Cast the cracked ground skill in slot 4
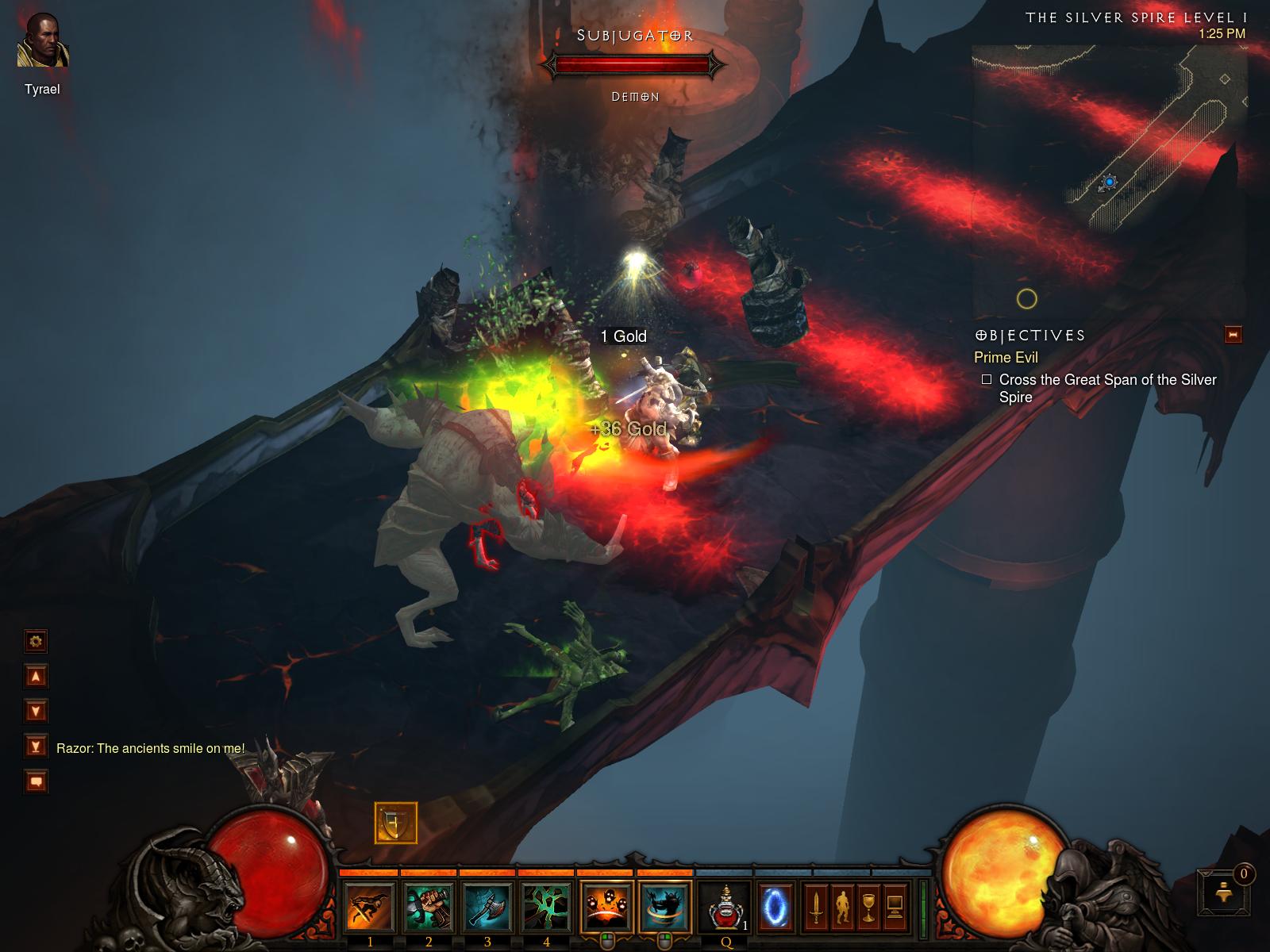Image resolution: width=1270 pixels, height=952 pixels. (546, 906)
